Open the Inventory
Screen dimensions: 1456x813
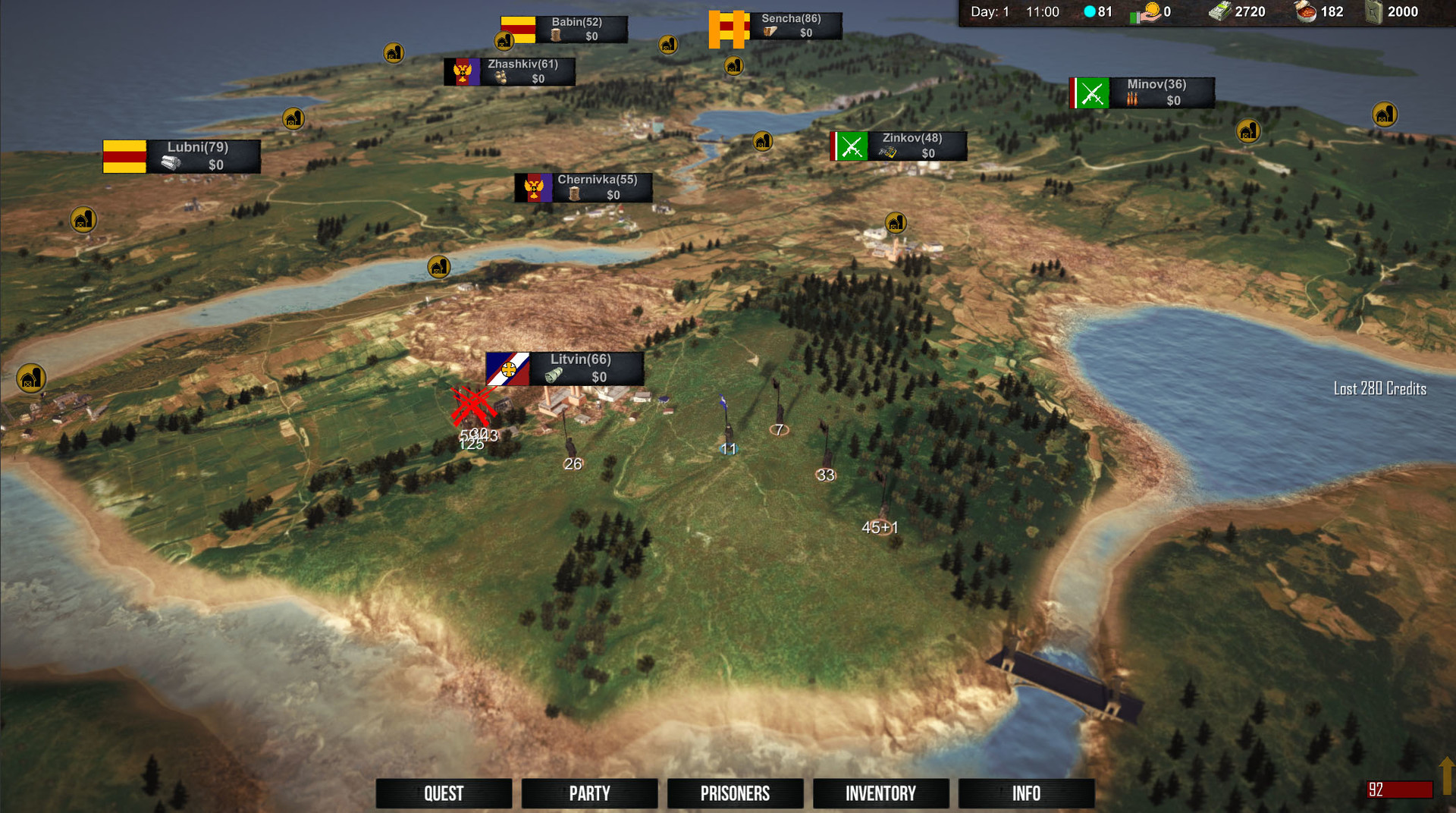(x=880, y=793)
